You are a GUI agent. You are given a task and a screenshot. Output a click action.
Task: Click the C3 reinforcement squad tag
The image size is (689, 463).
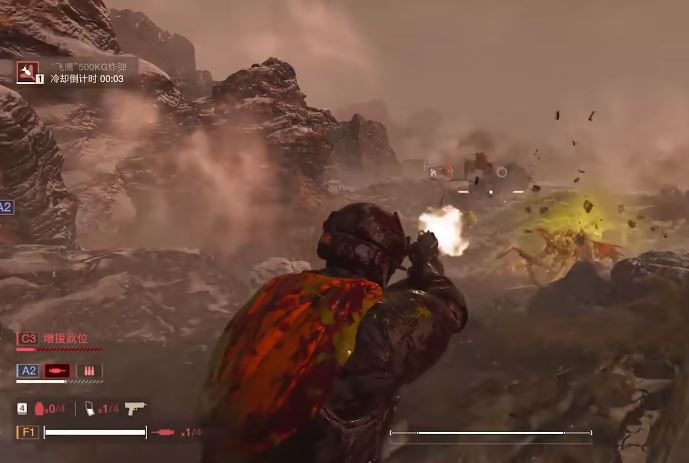pyautogui.click(x=28, y=339)
